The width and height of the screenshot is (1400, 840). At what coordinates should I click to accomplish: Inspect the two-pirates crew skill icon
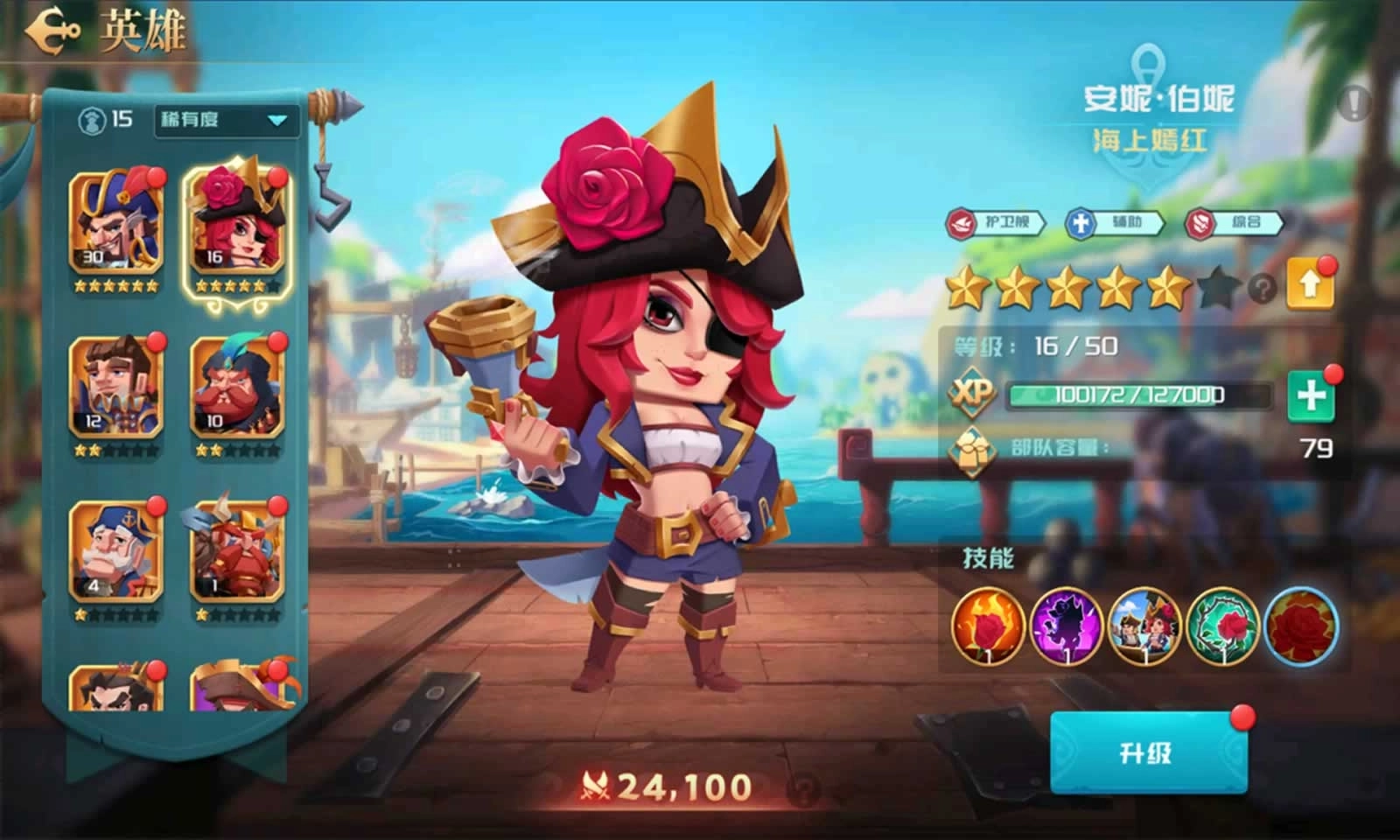1144,626
